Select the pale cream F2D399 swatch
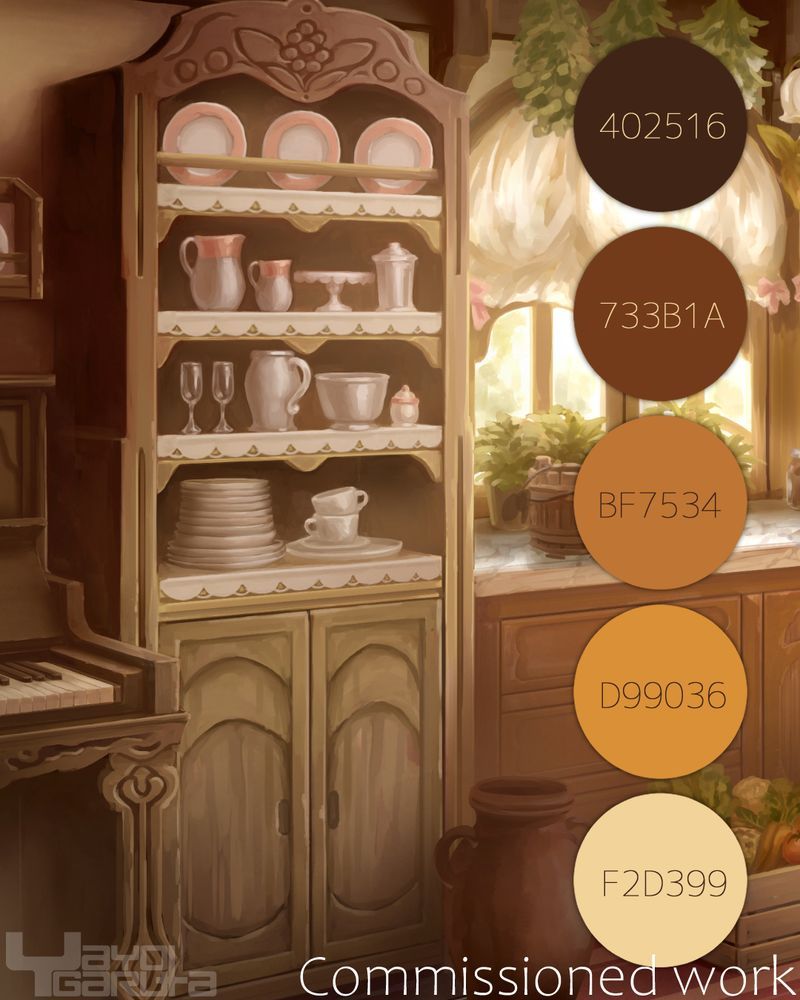The width and height of the screenshot is (800, 1000). click(x=660, y=882)
